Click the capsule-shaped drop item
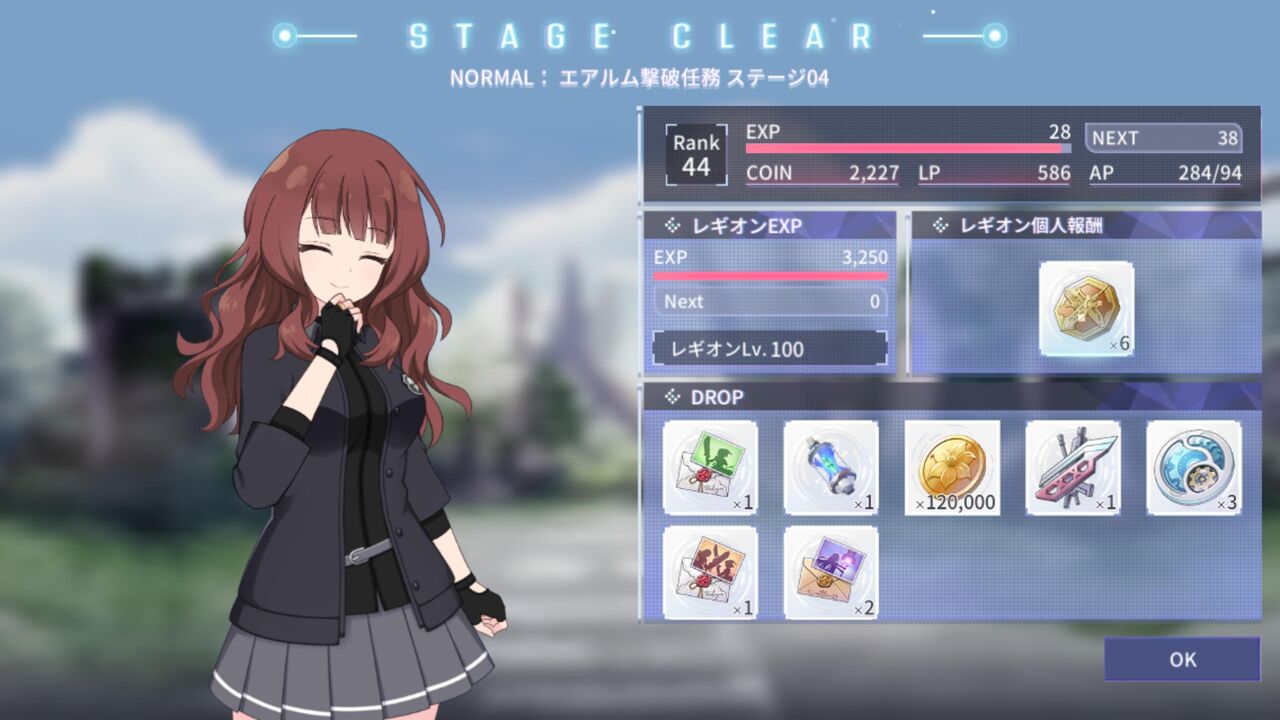Screen dimensions: 1280x720 point(830,468)
